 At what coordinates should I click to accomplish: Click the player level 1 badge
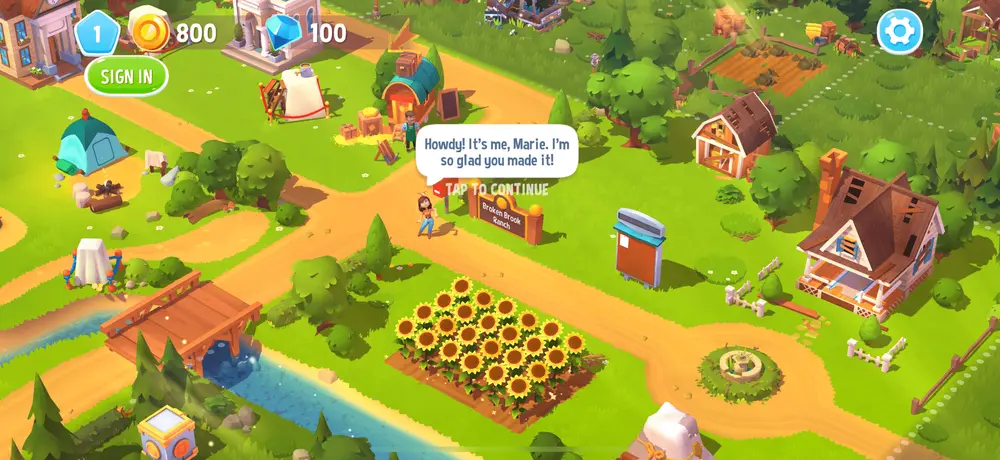coord(97,32)
